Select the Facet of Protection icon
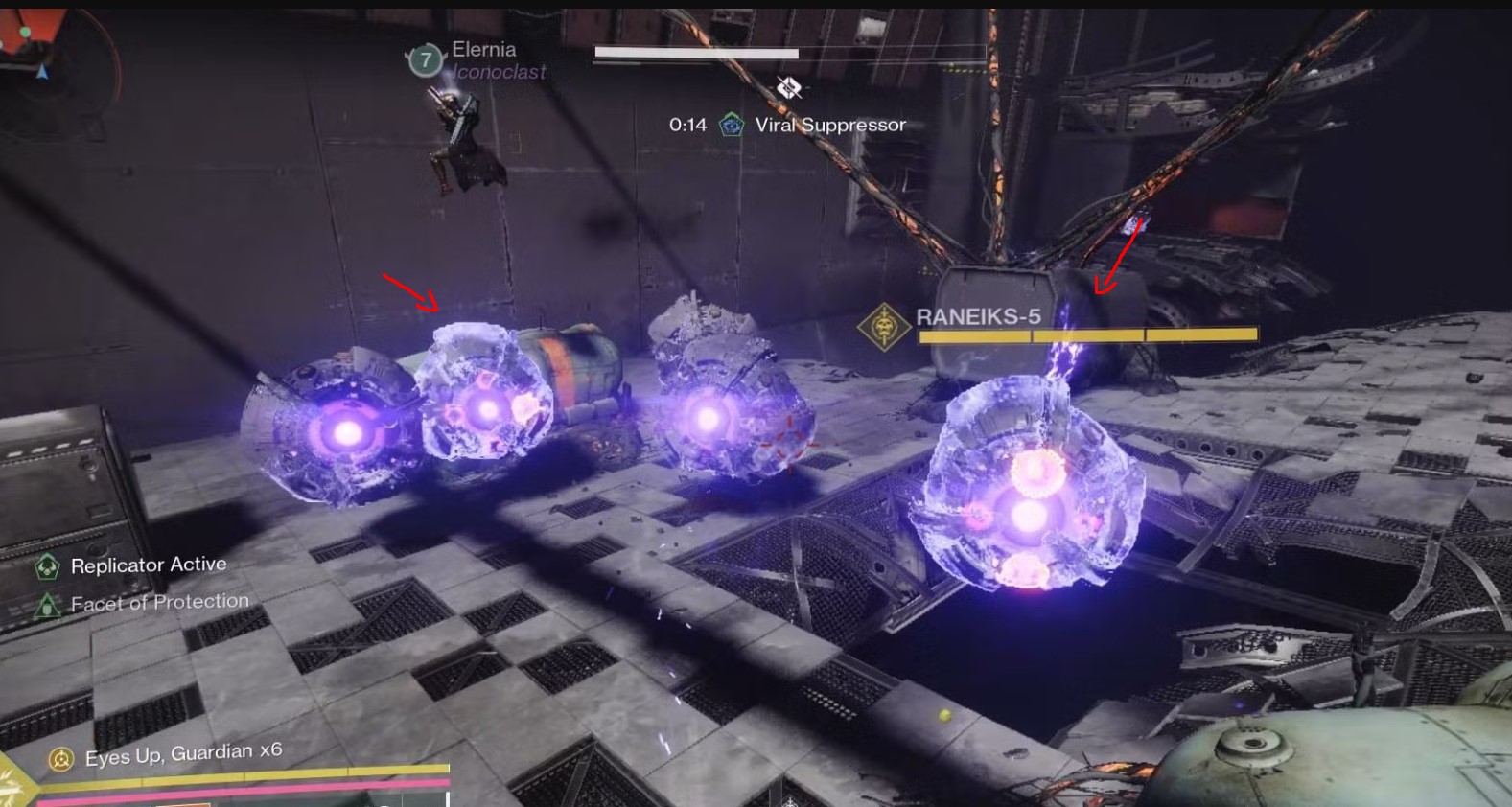Image resolution: width=1512 pixels, height=807 pixels. 46,605
